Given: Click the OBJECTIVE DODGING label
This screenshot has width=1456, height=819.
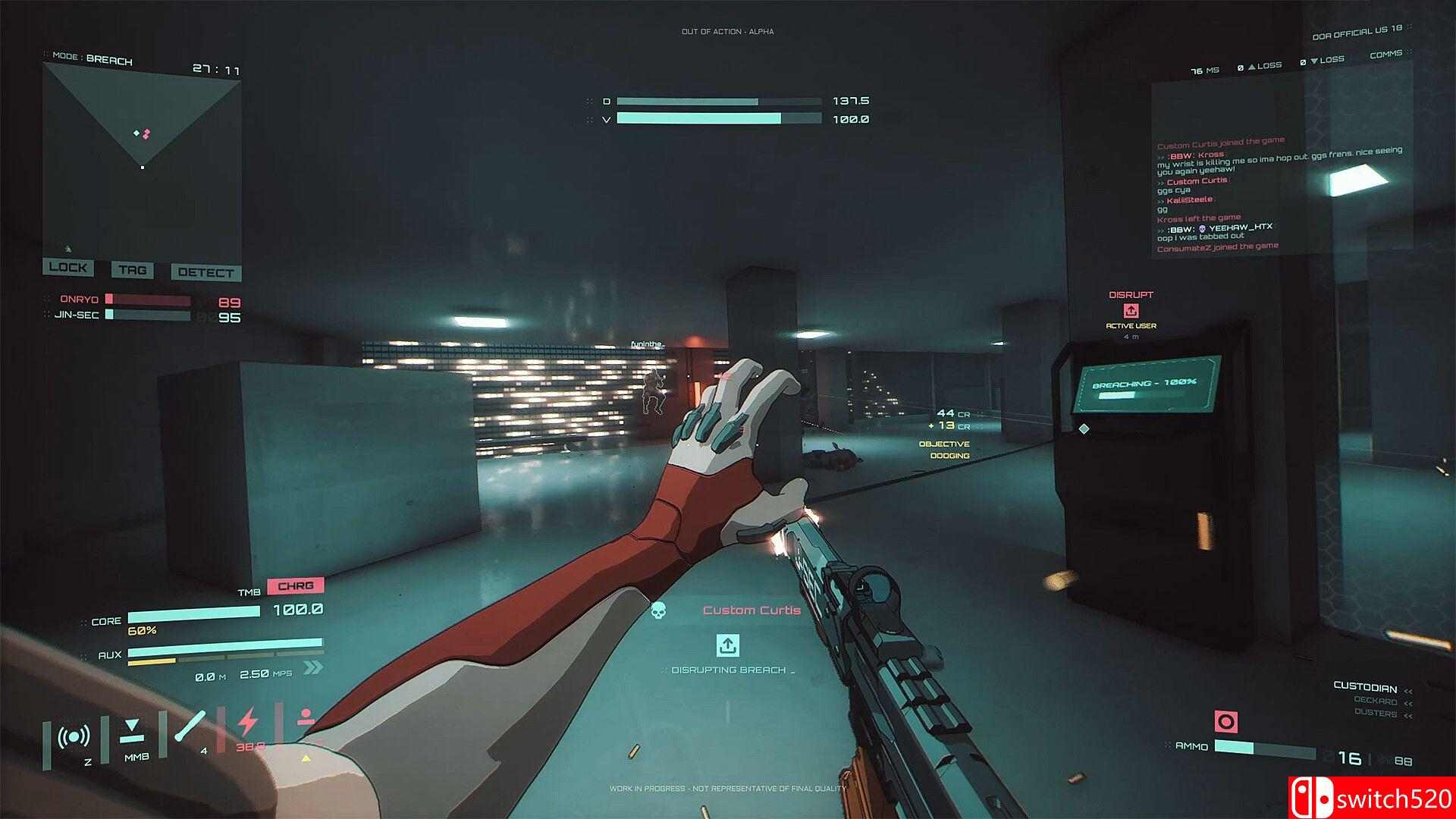Looking at the screenshot, I should pyautogui.click(x=945, y=449).
